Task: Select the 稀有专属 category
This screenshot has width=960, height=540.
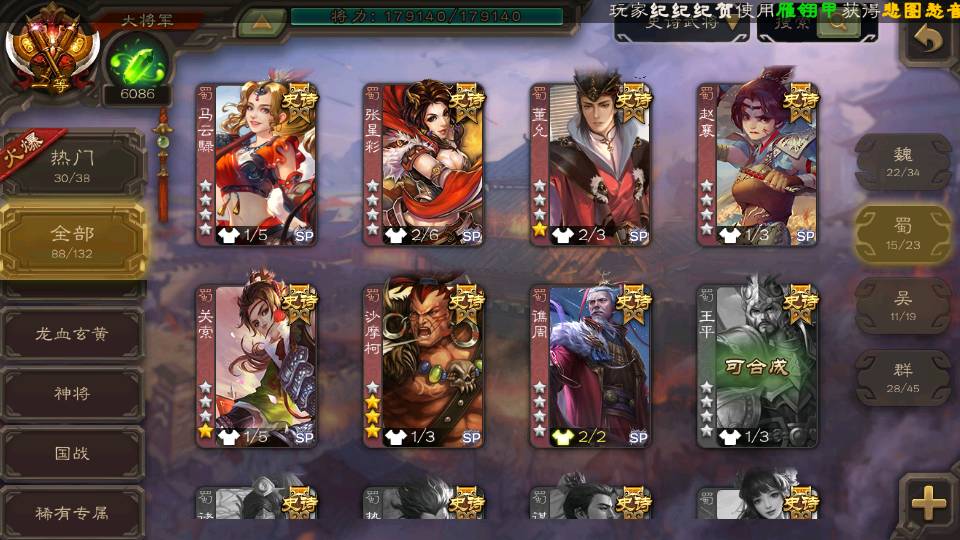Action: click(72, 512)
